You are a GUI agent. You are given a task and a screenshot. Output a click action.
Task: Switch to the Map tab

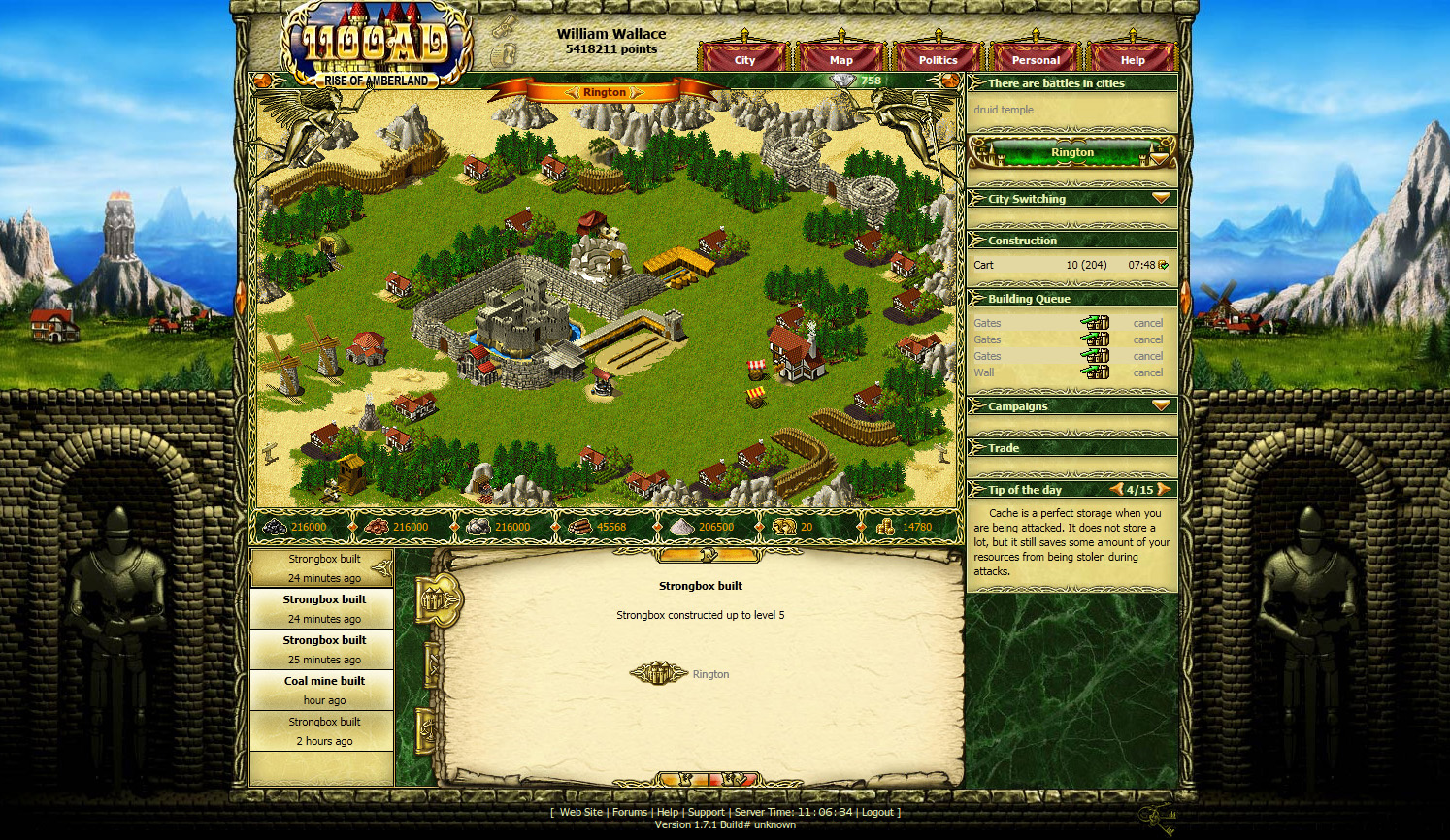click(840, 59)
